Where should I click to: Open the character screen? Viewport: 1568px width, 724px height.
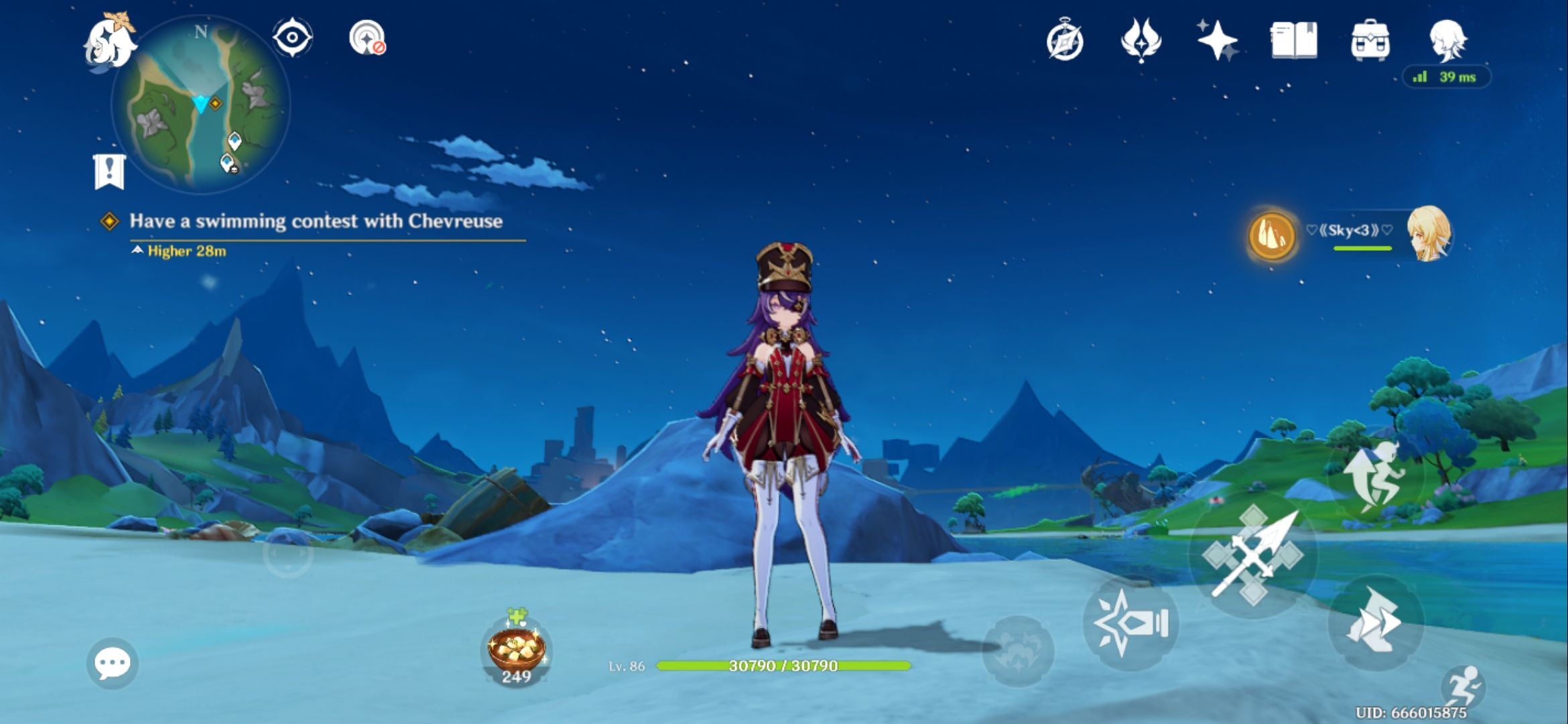click(x=1450, y=42)
